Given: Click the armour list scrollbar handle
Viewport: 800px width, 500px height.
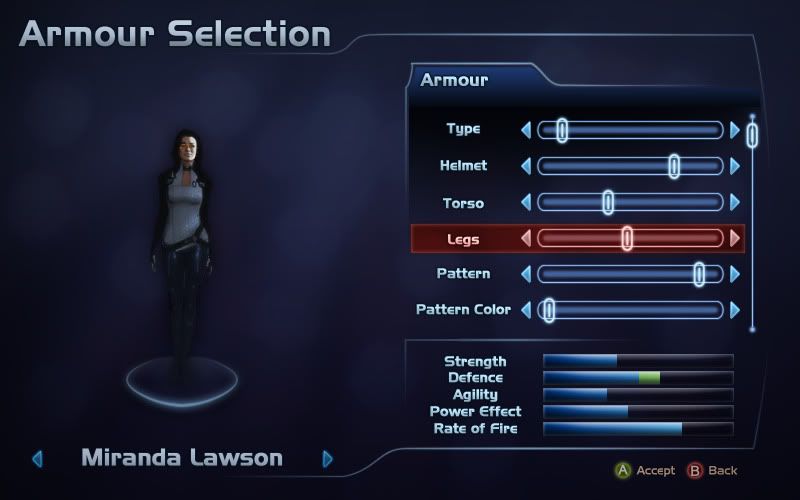Looking at the screenshot, I should [x=752, y=135].
